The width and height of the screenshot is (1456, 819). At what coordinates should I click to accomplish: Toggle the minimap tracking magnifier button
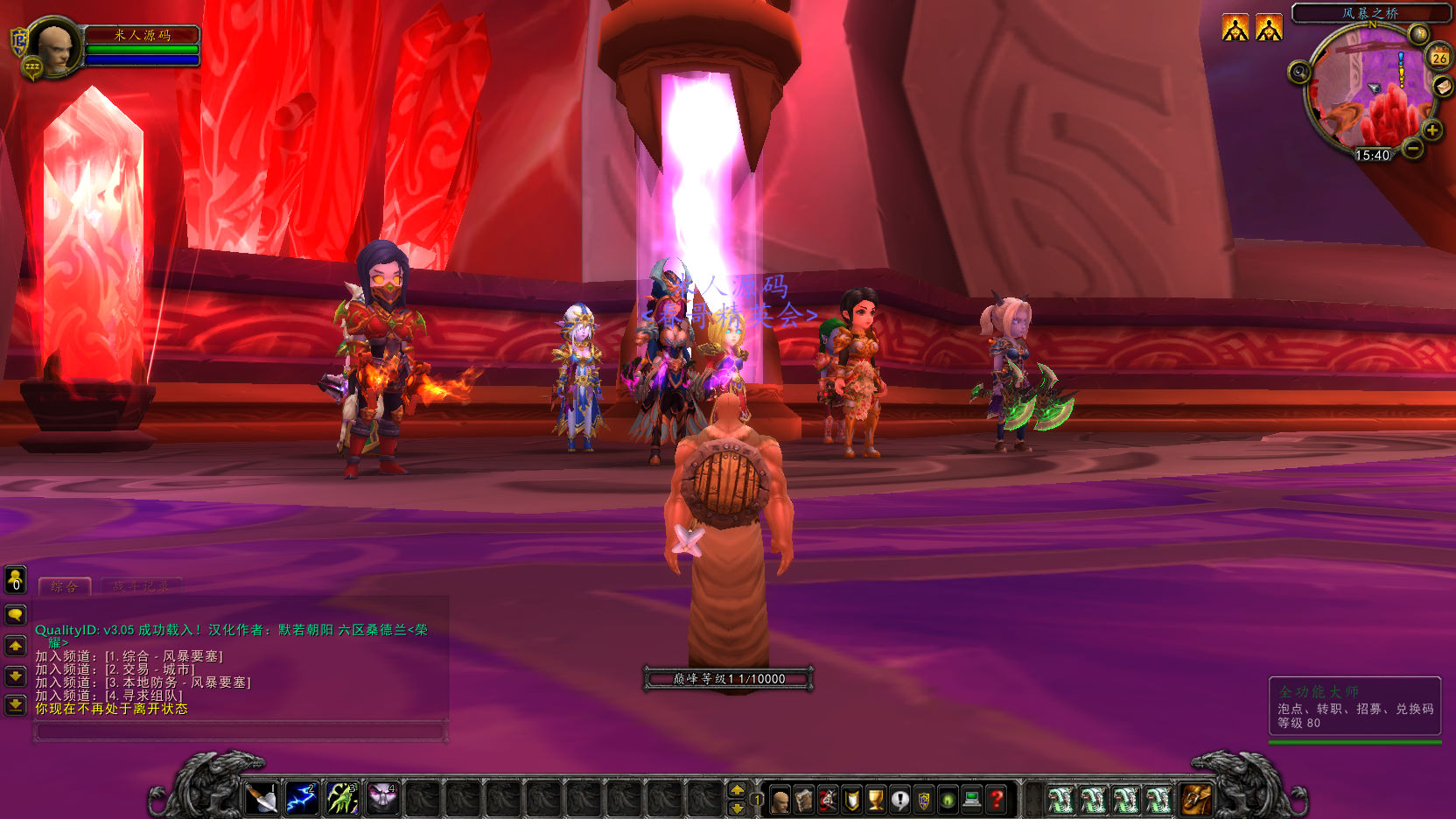point(1299,73)
